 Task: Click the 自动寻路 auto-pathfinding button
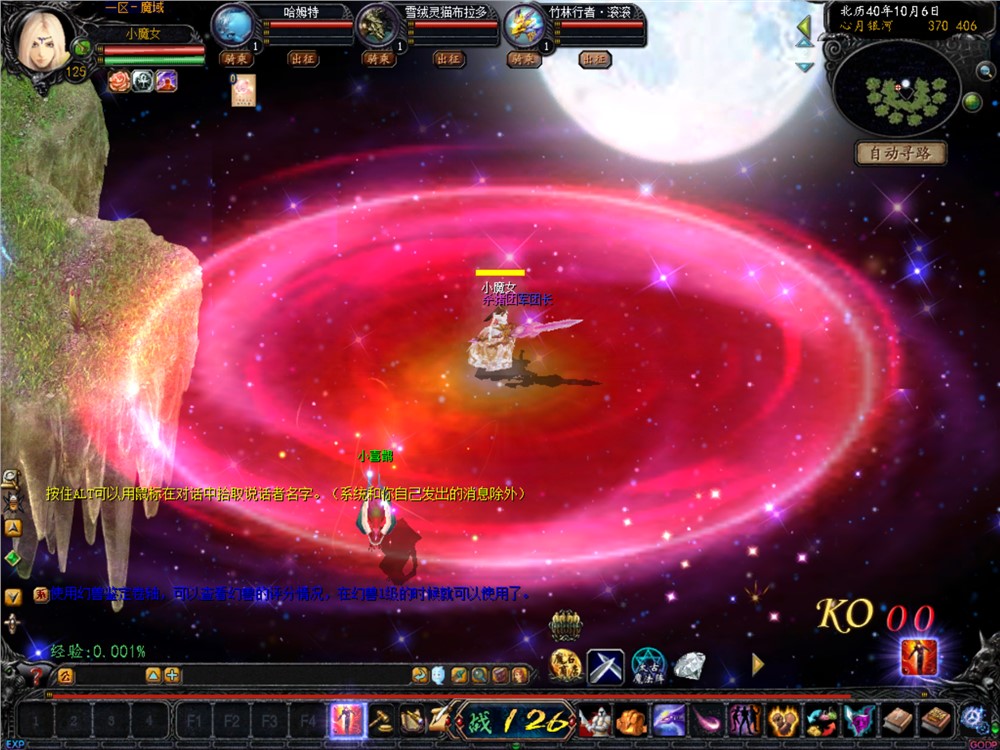tap(900, 154)
